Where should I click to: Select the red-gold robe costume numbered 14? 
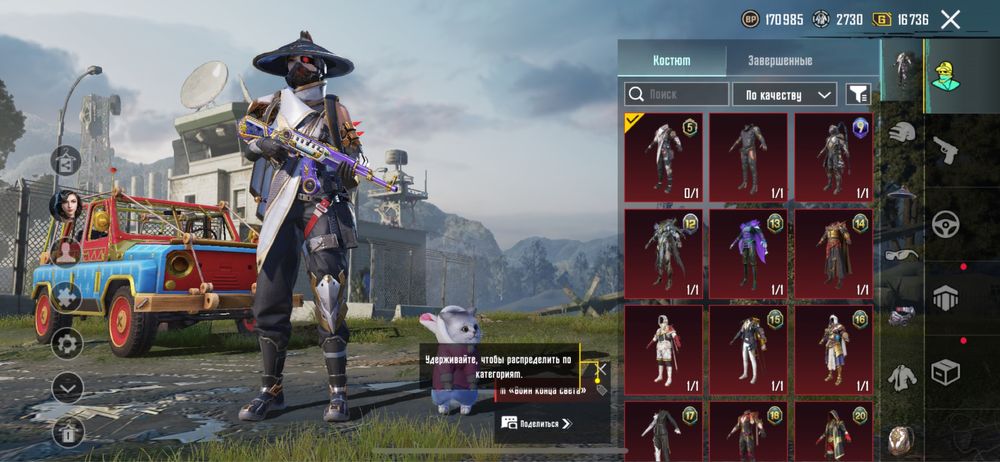pos(833,253)
